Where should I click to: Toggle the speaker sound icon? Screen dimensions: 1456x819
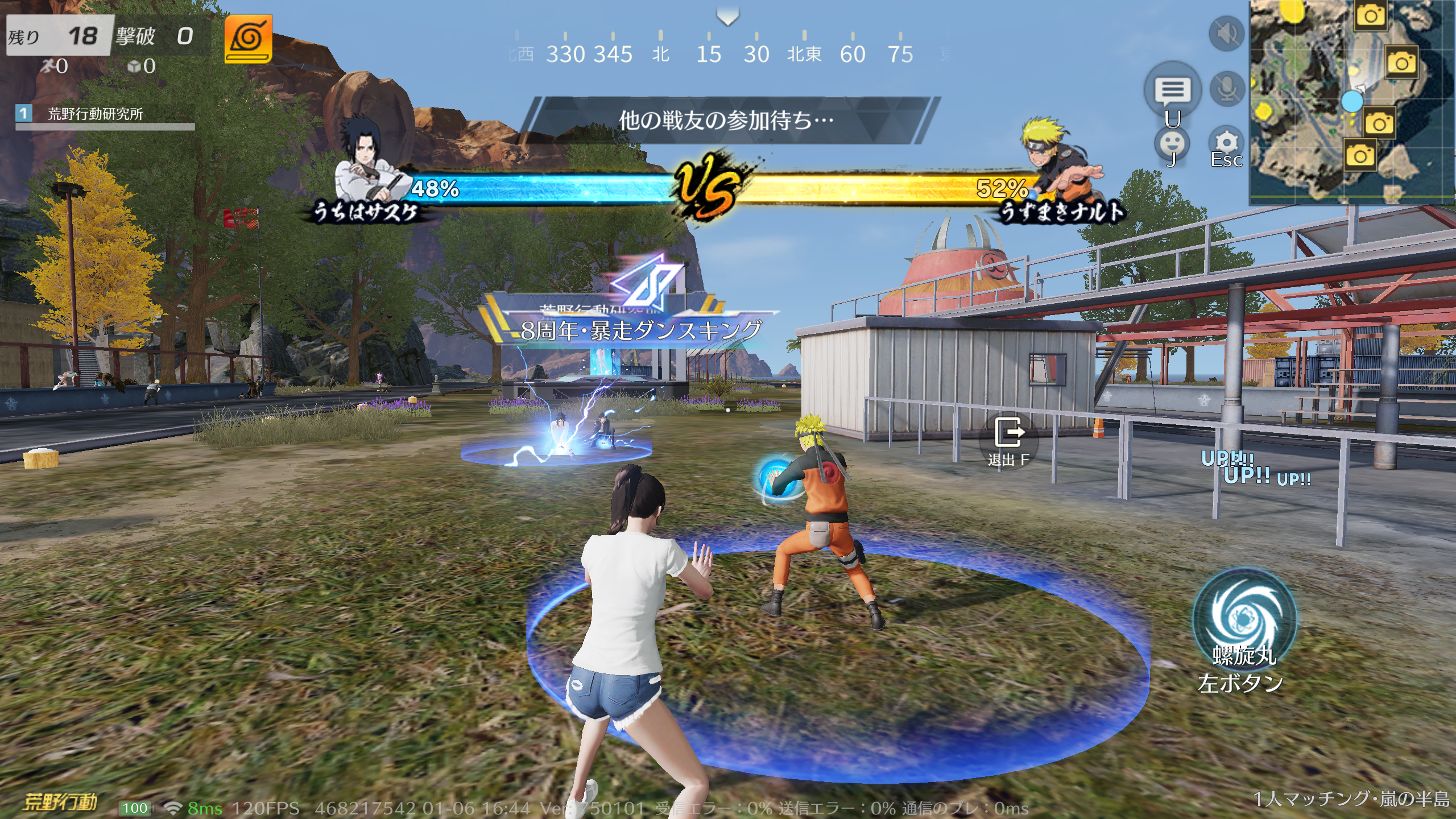coord(1226,34)
